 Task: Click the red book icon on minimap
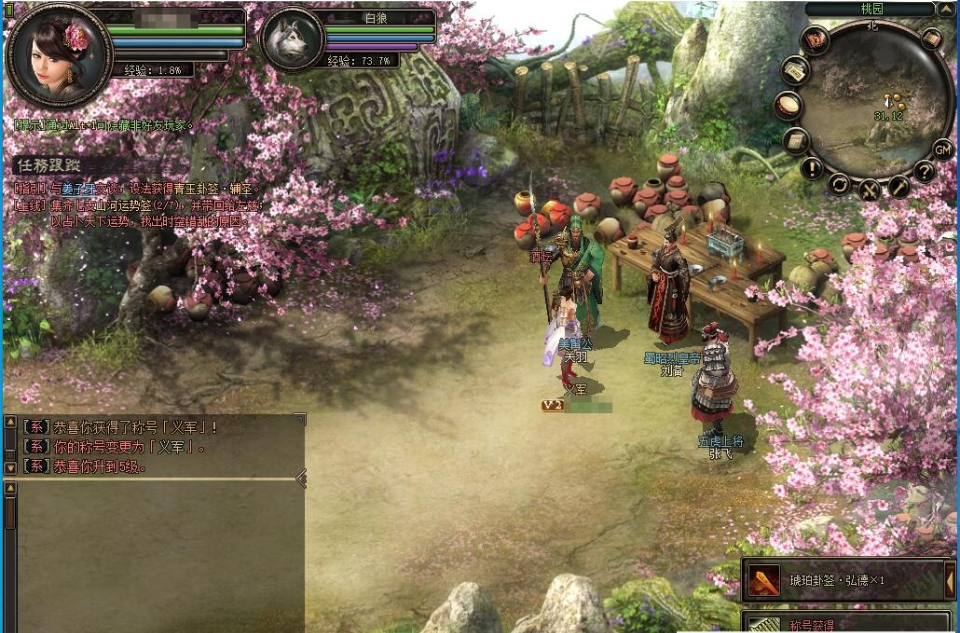click(815, 41)
